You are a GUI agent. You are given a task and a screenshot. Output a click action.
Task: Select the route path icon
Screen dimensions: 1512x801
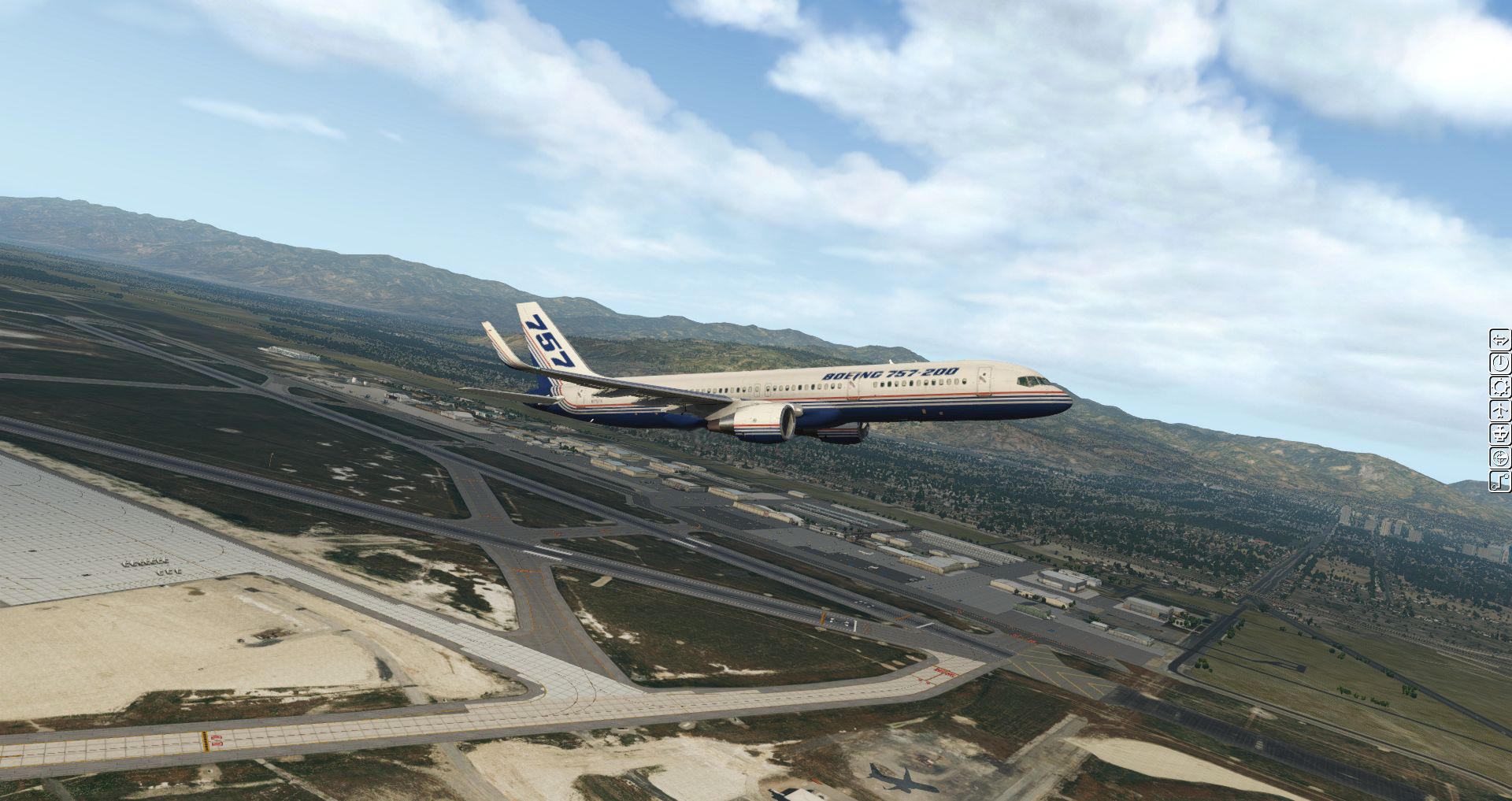point(1500,481)
